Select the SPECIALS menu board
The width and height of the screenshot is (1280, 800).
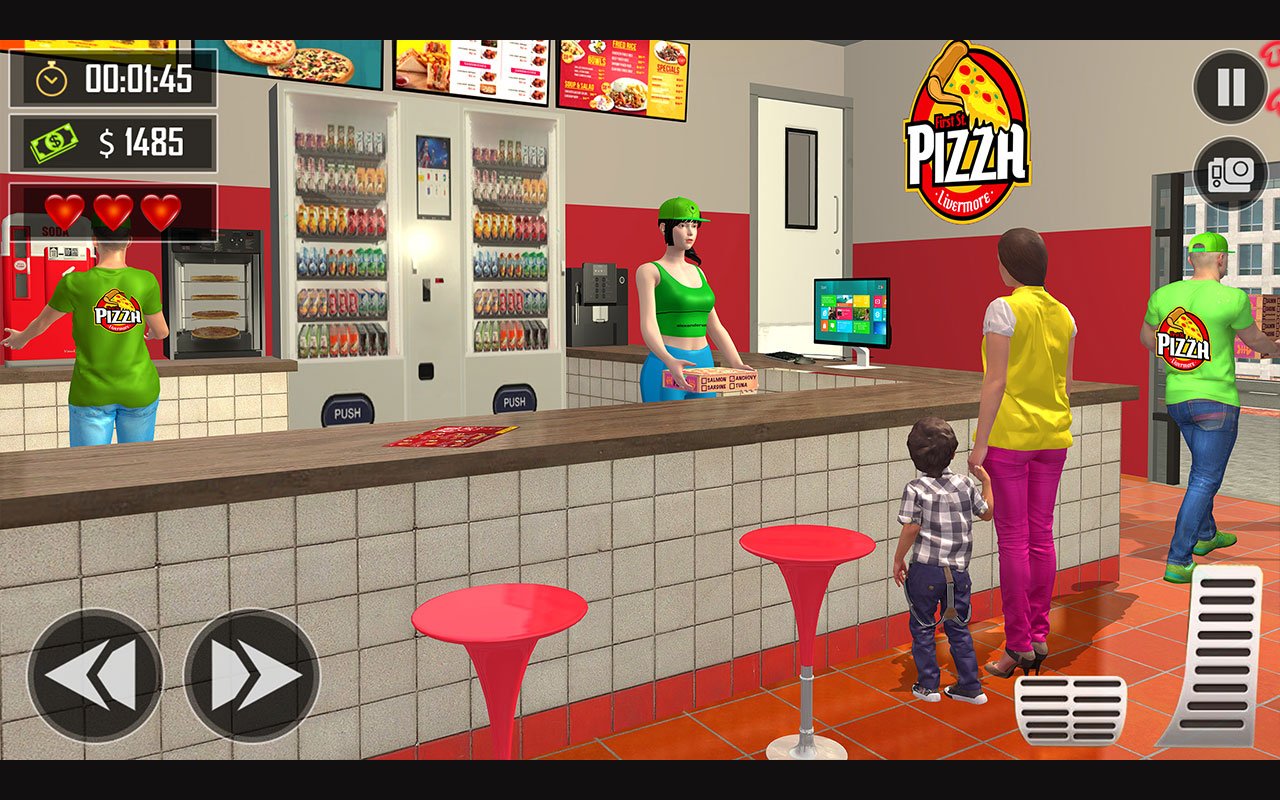click(668, 68)
